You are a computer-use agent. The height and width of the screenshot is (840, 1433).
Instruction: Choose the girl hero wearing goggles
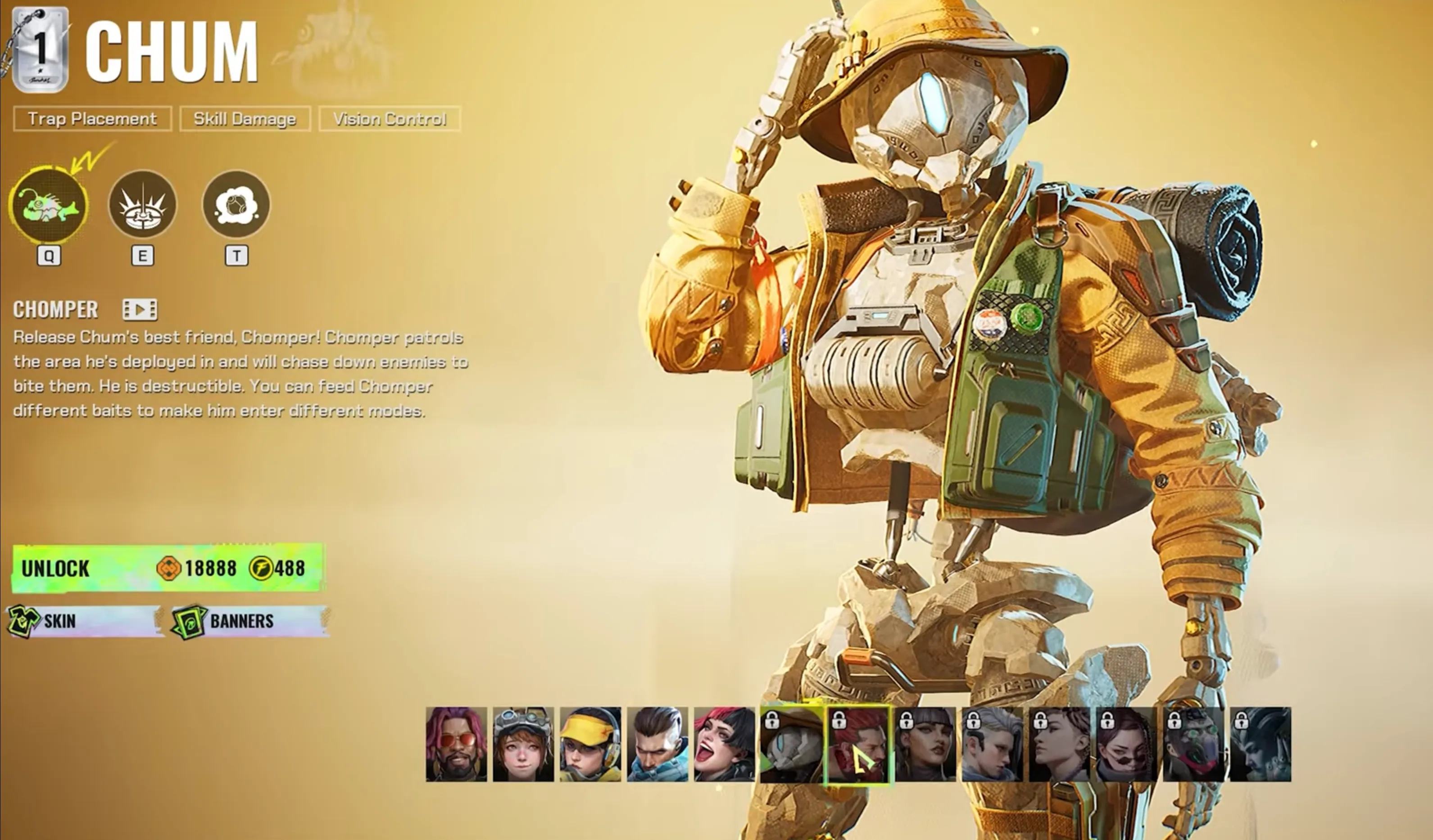[523, 744]
